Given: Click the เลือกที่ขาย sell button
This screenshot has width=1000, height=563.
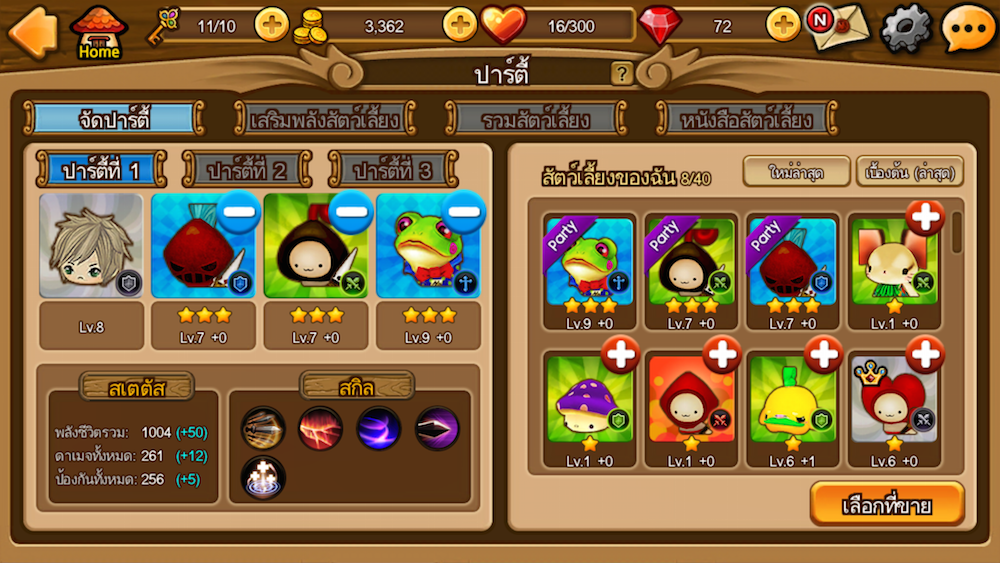Looking at the screenshot, I should pyautogui.click(x=887, y=505).
